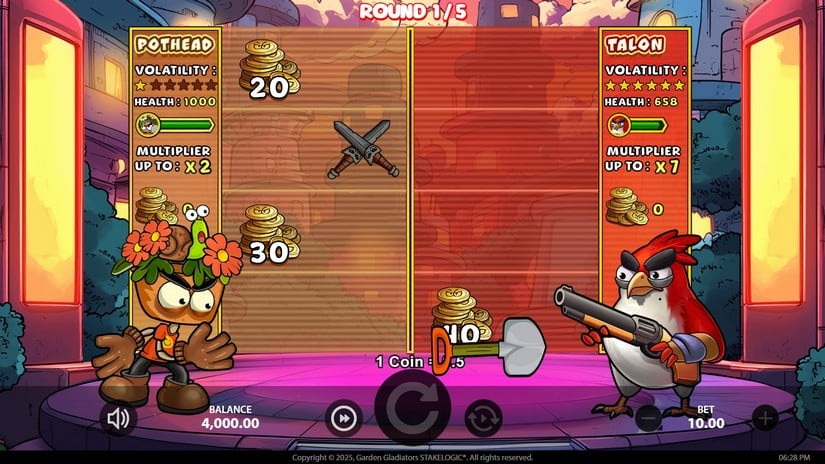Increase the bet with the plus button
The height and width of the screenshot is (464, 825).
[764, 418]
